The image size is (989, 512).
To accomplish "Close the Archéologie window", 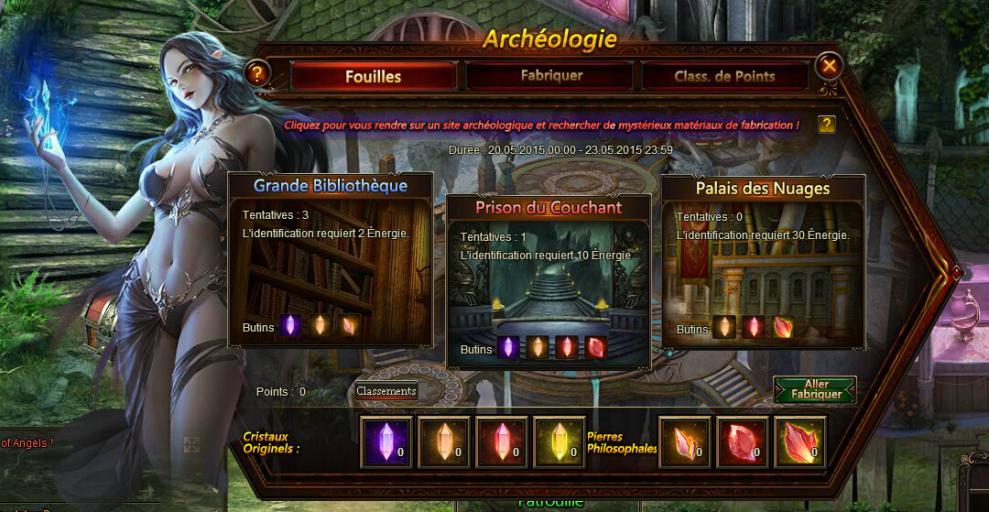I will (829, 67).
